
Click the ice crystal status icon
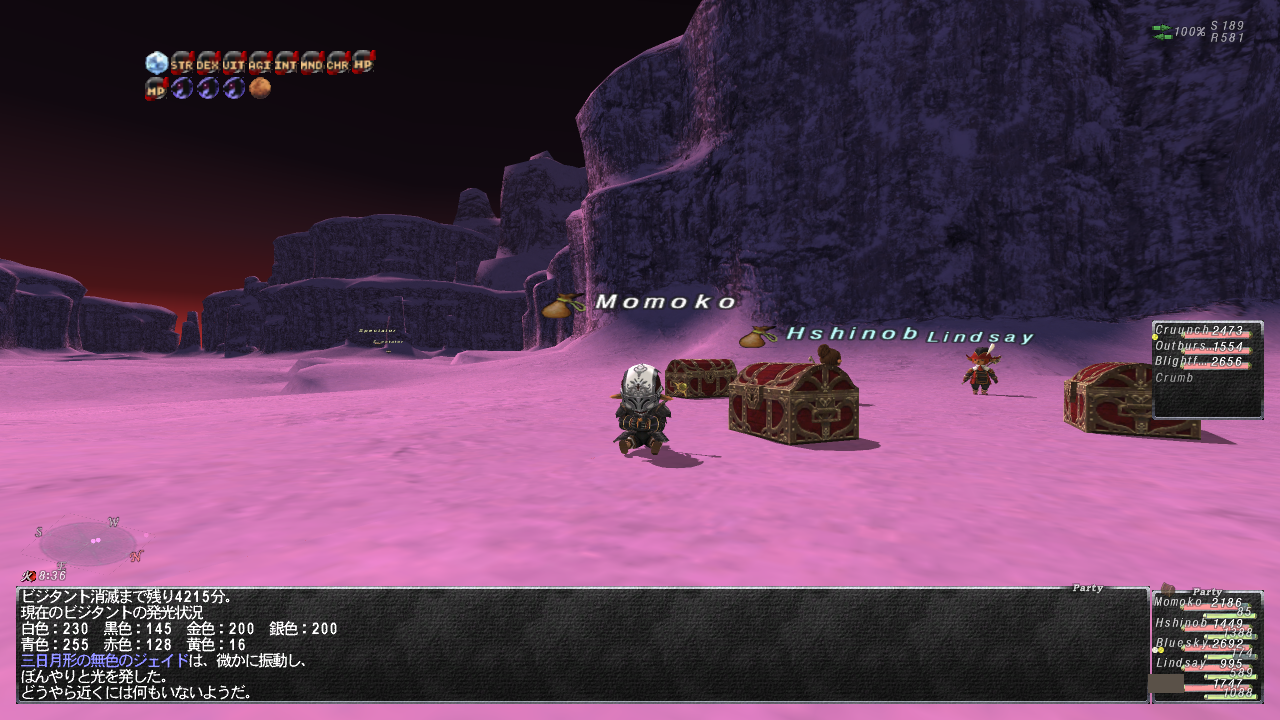[156, 63]
